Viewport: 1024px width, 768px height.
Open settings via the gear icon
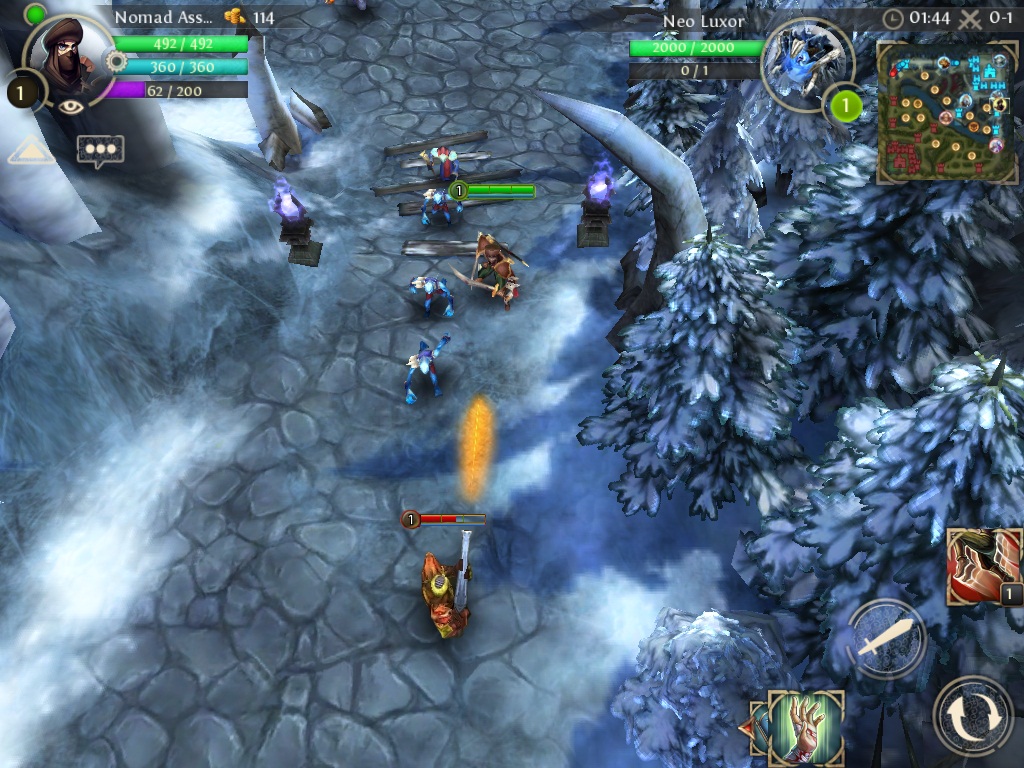click(x=116, y=62)
